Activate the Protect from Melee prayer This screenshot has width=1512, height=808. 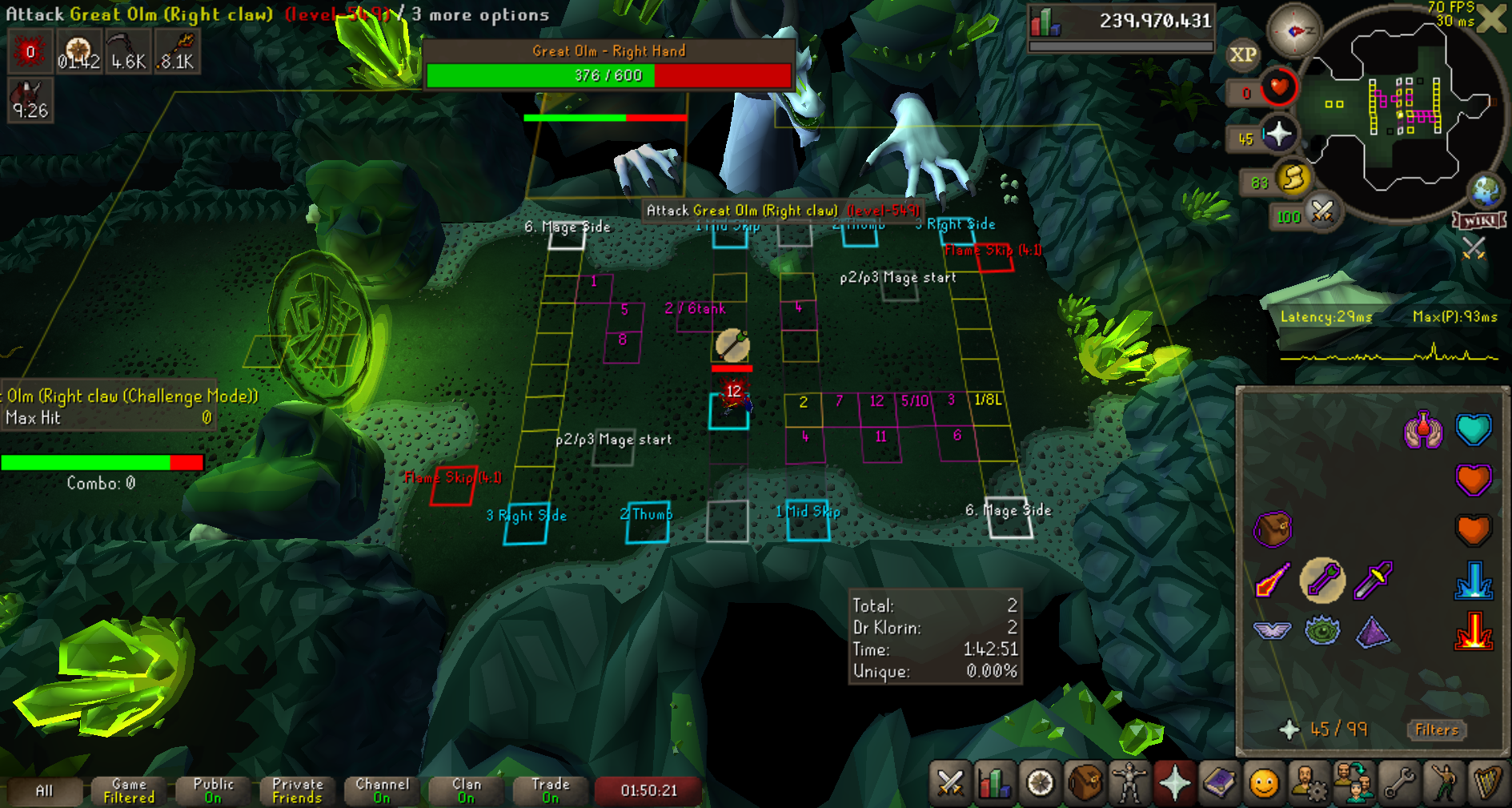[x=1374, y=580]
